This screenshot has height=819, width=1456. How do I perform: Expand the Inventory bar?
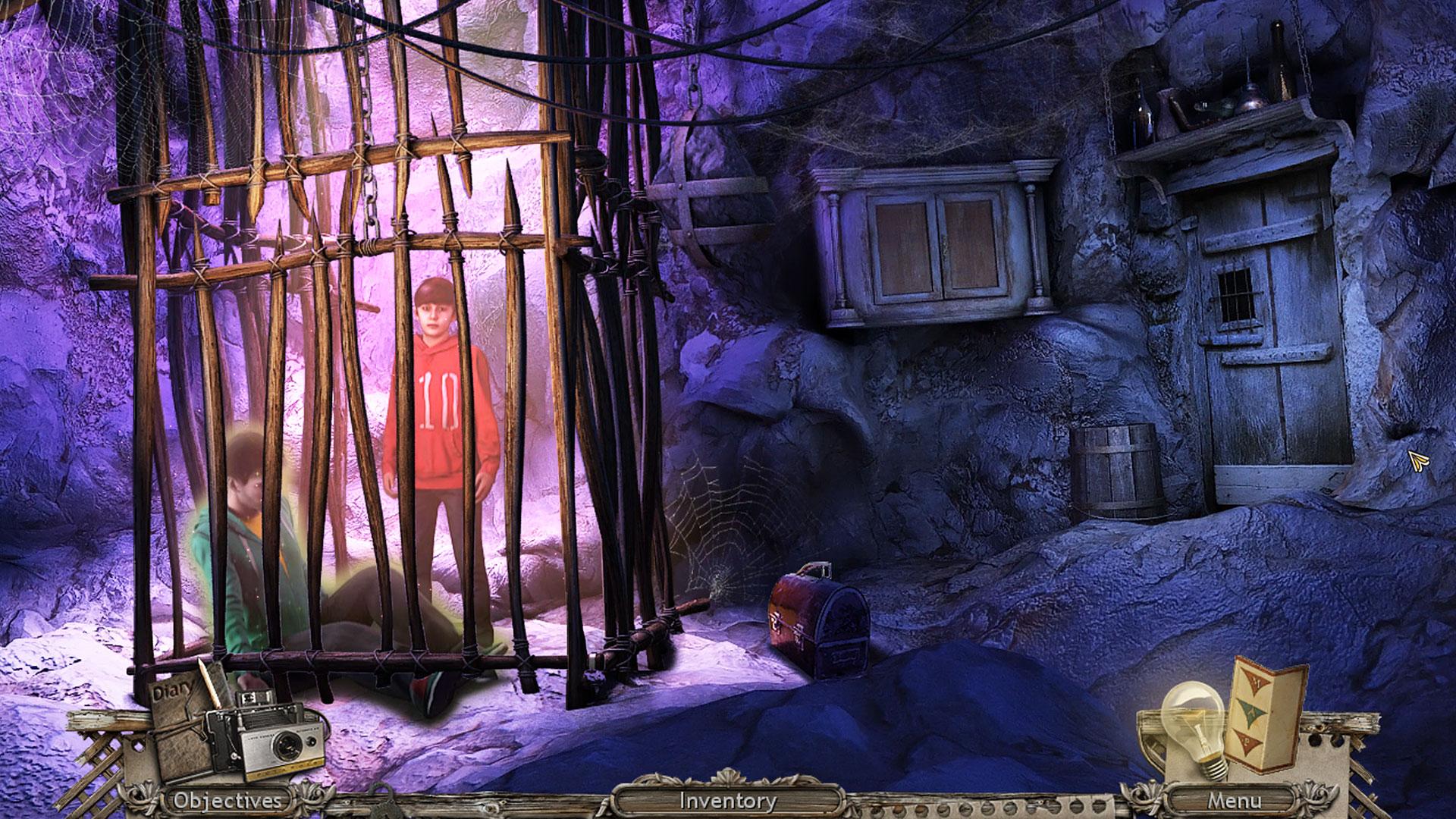pos(728,800)
